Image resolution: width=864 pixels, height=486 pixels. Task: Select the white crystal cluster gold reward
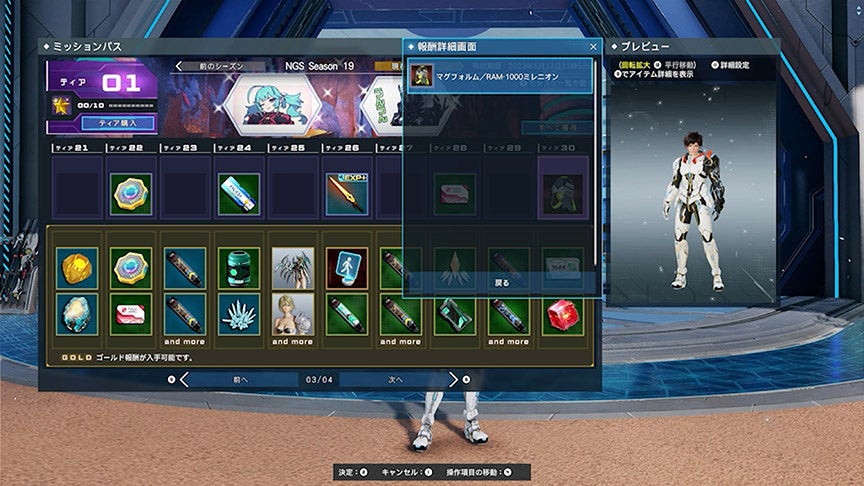coord(239,314)
